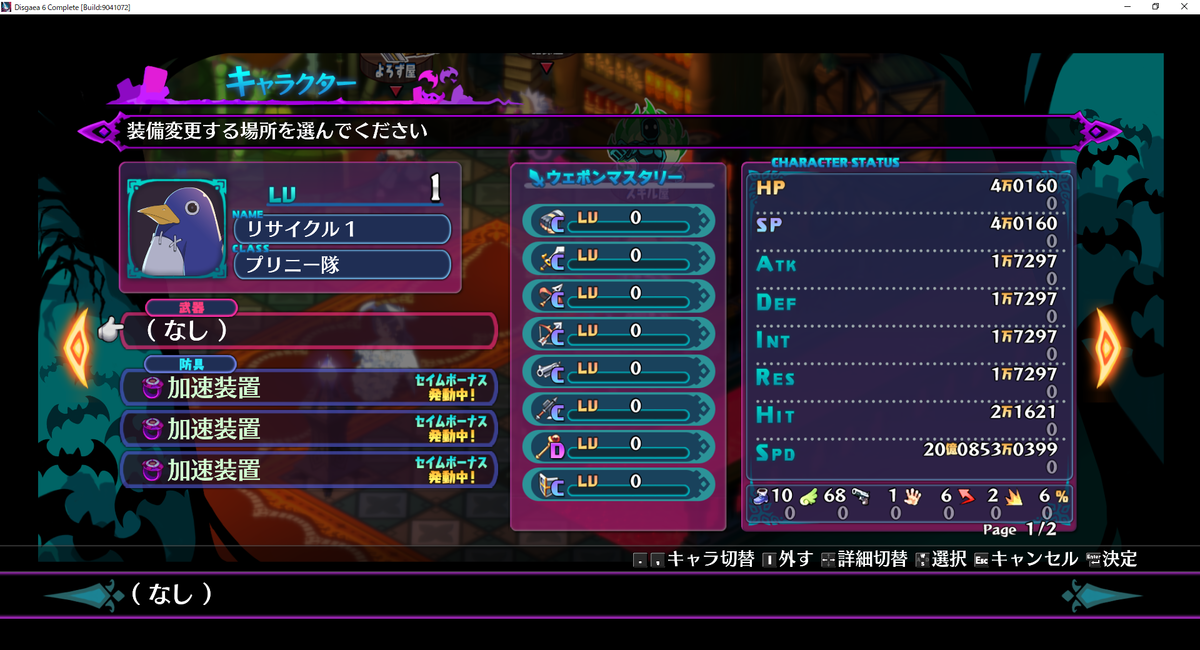Choose the bow weapon mastery row
1200x650 pixels.
click(618, 331)
